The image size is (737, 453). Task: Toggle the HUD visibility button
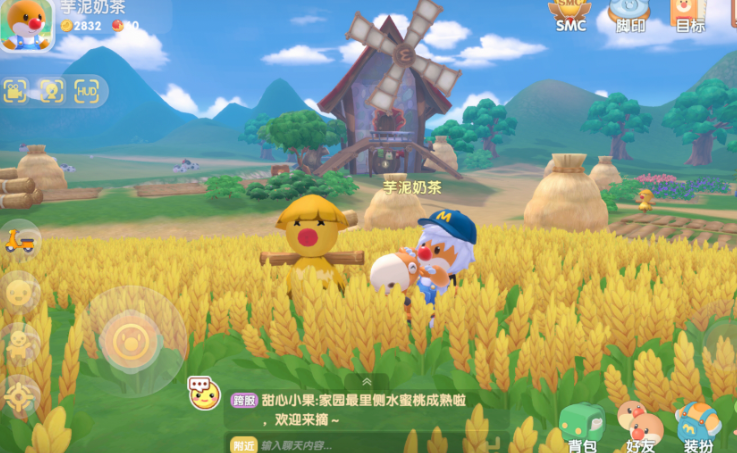(x=87, y=91)
